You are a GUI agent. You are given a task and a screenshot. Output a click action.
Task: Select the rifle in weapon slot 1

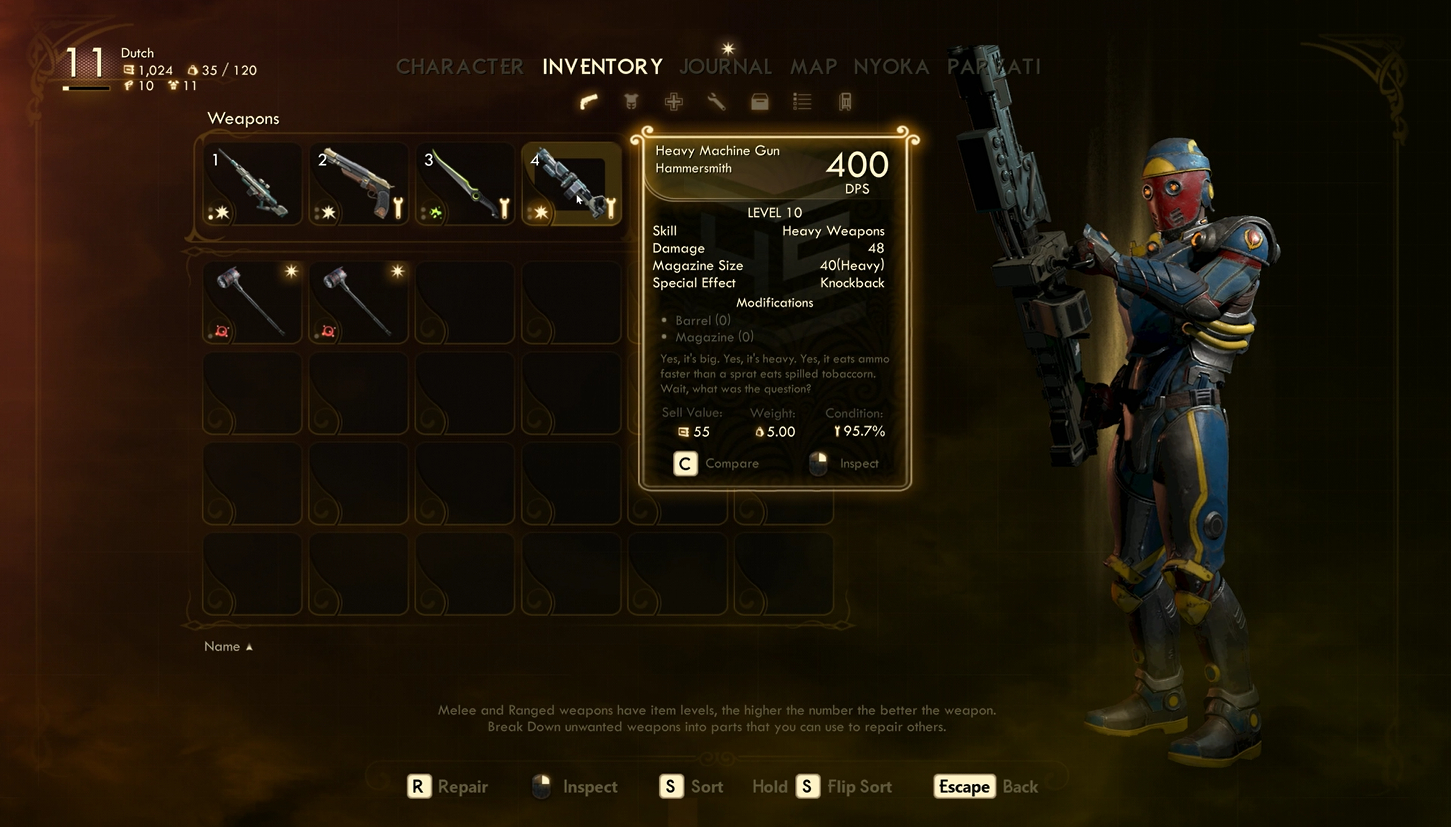click(252, 184)
